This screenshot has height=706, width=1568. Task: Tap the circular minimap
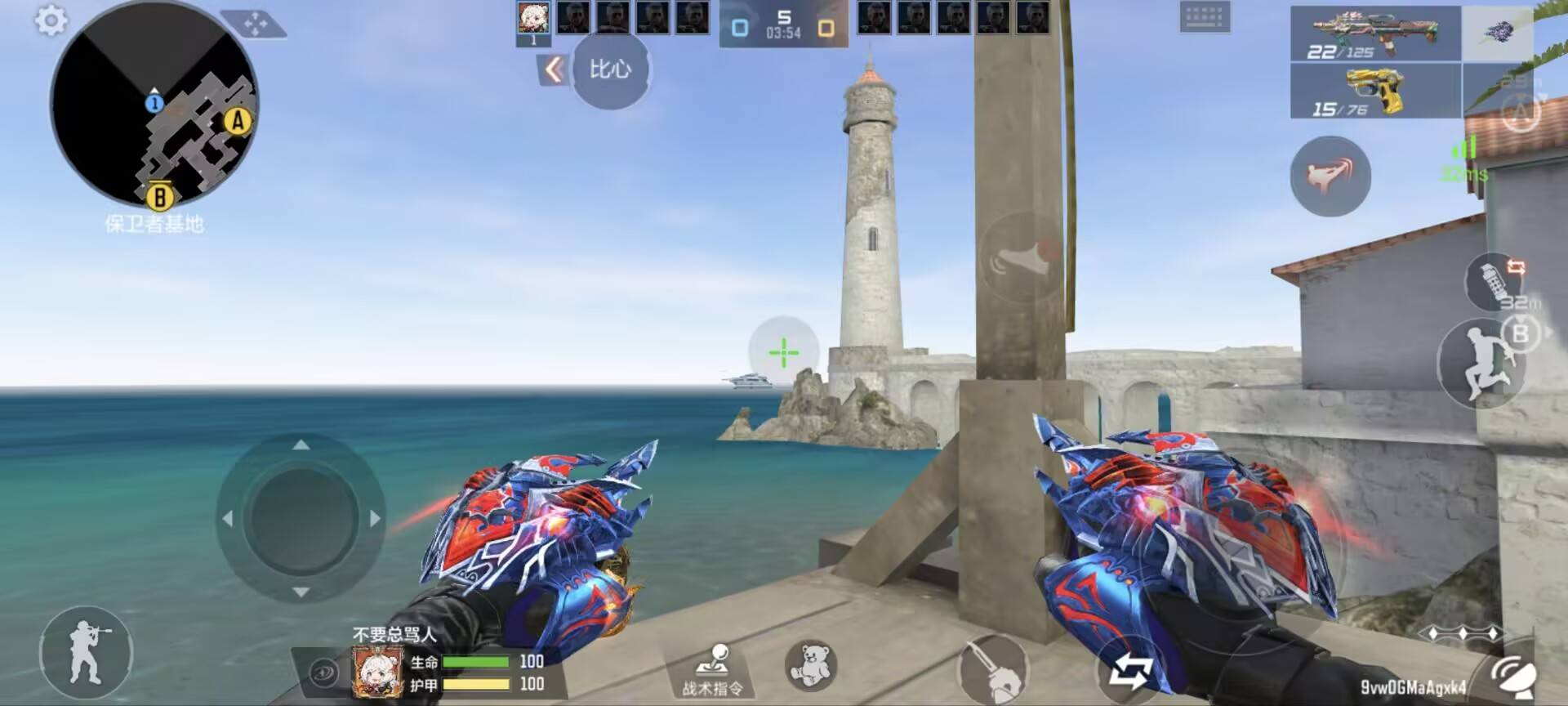154,104
